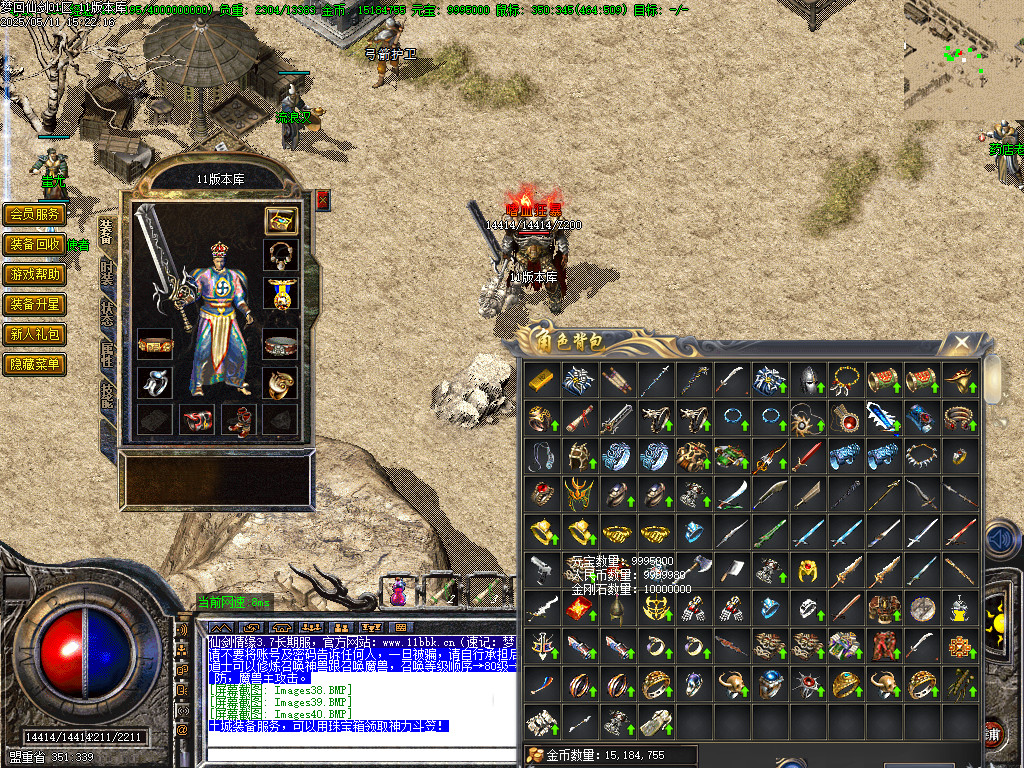Show the 技能 skills tab
The width and height of the screenshot is (1024, 768).
(x=107, y=396)
